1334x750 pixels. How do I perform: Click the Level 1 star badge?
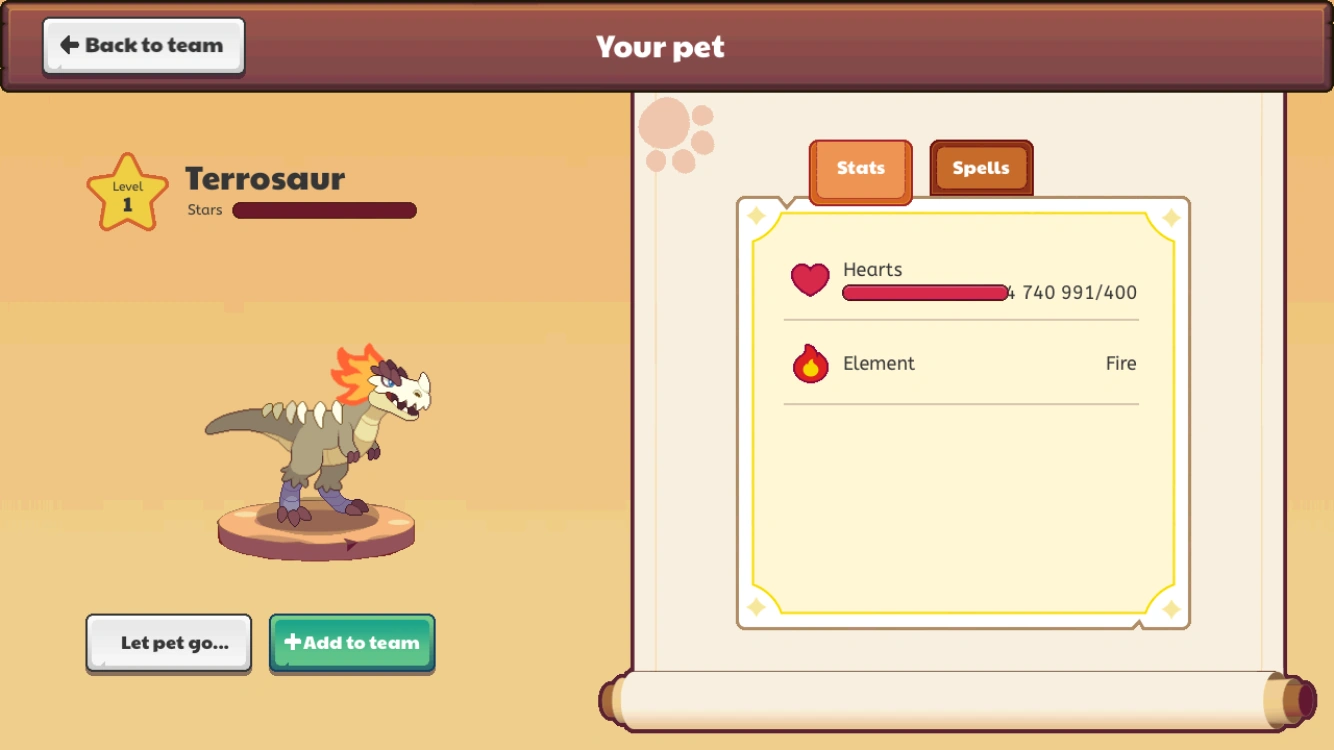126,190
